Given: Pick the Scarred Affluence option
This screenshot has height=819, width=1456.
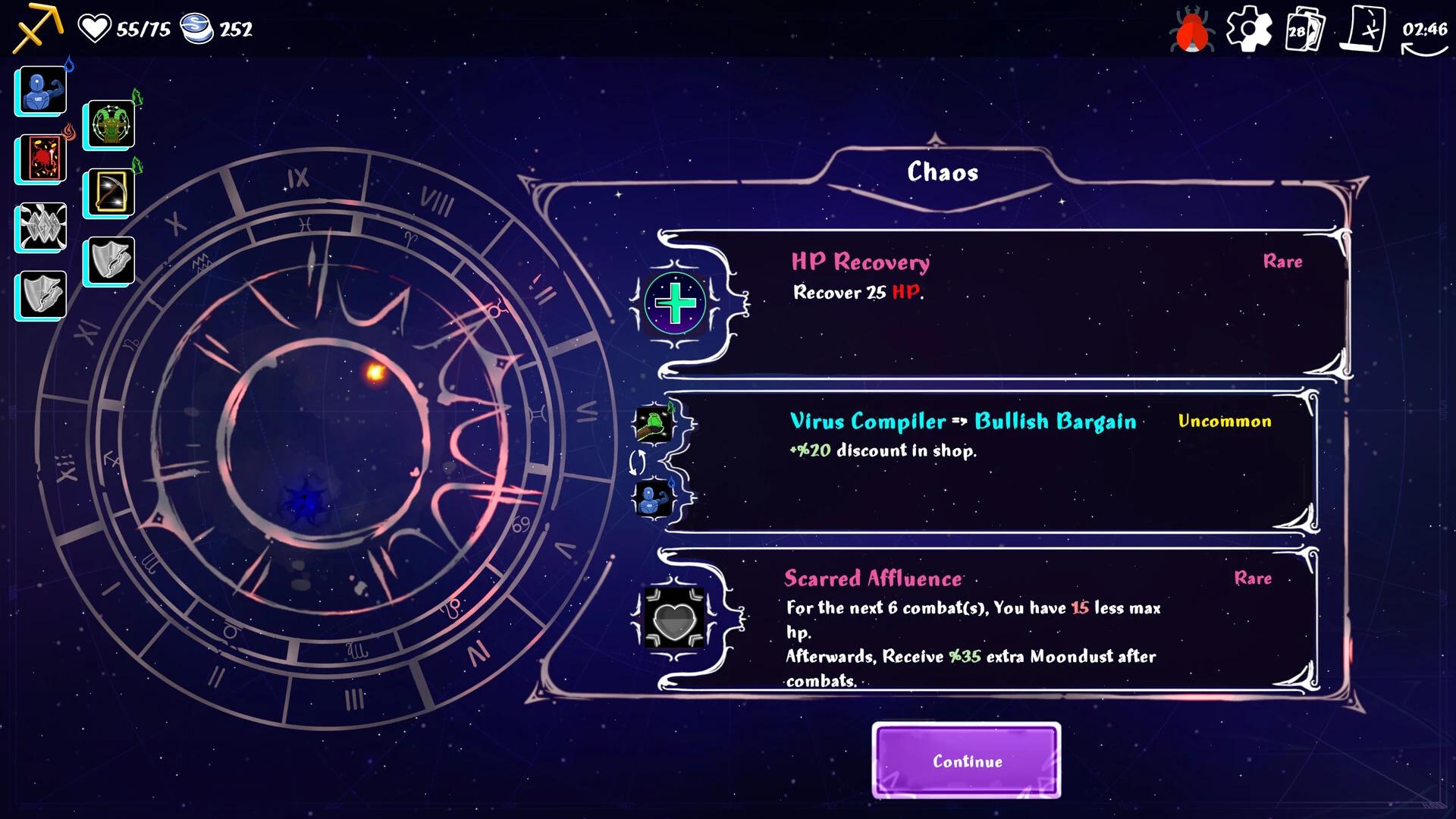Looking at the screenshot, I should 986,620.
